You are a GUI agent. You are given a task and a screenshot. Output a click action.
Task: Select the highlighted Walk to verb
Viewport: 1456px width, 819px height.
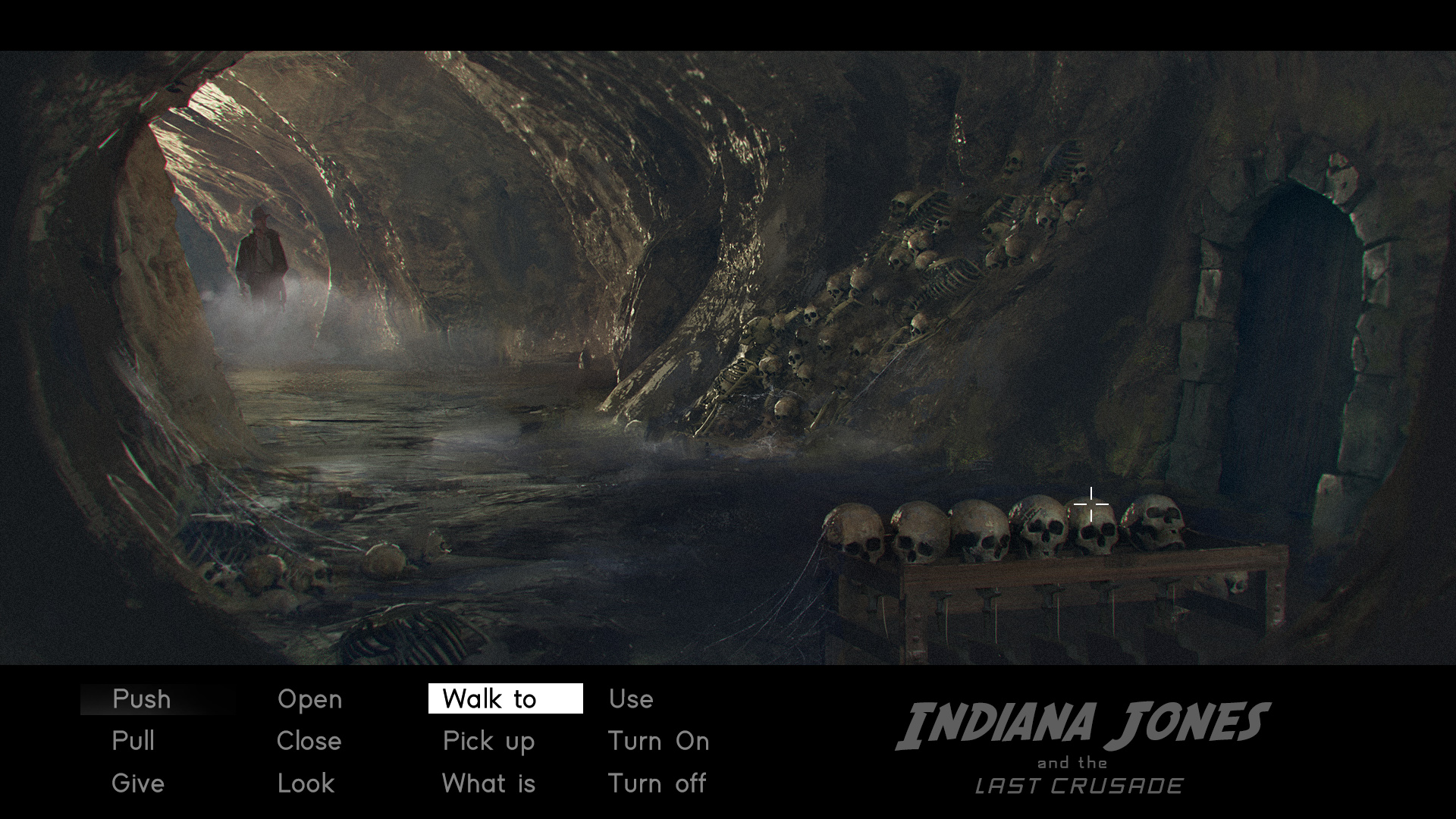pos(505,698)
